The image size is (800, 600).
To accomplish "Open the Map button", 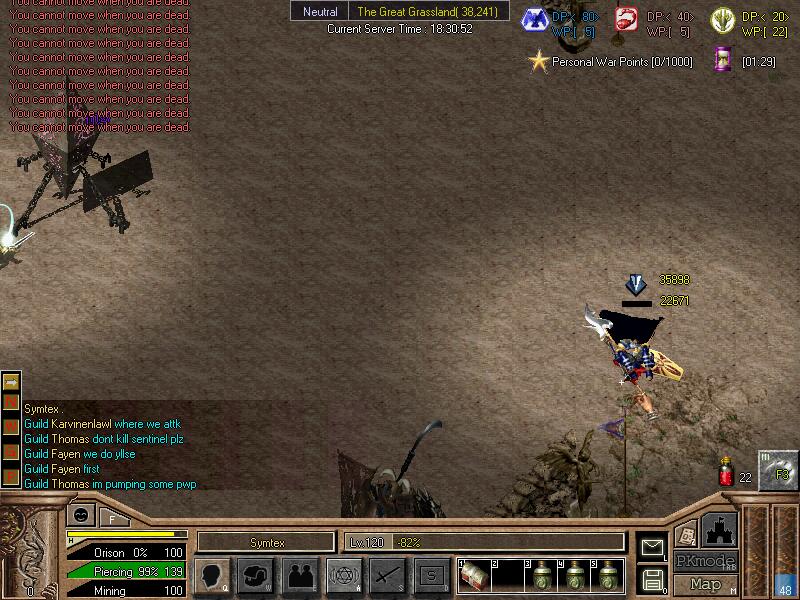I will pos(705,584).
